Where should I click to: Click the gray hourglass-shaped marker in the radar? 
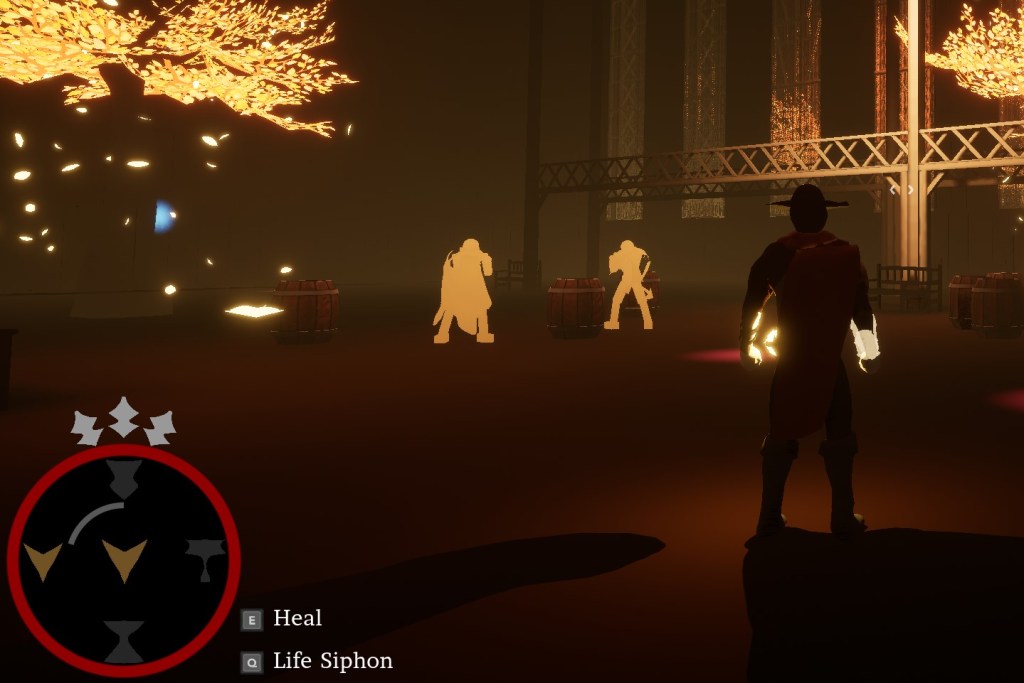pos(124,641)
